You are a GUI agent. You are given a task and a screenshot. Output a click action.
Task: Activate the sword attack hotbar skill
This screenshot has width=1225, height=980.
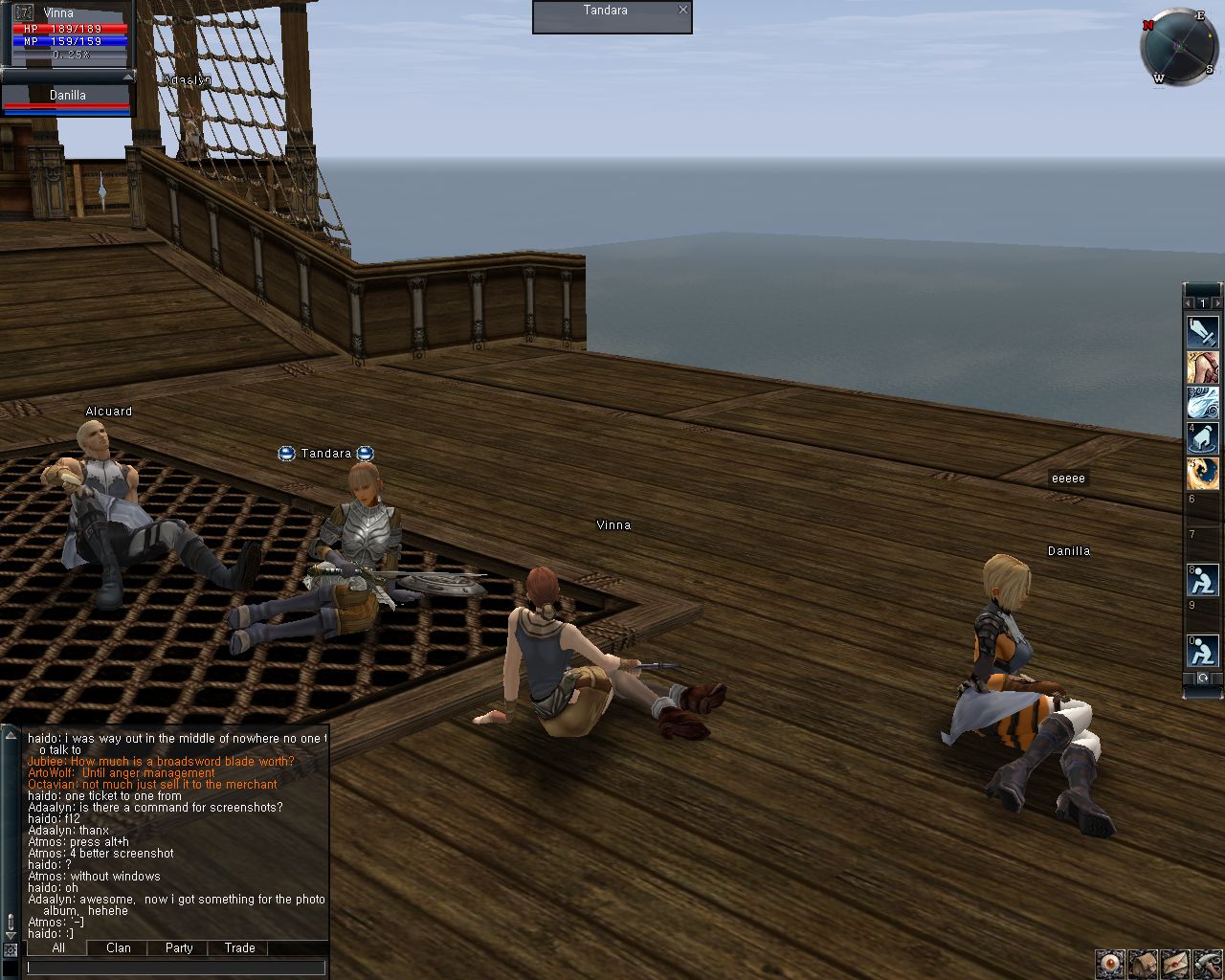pos(1203,331)
